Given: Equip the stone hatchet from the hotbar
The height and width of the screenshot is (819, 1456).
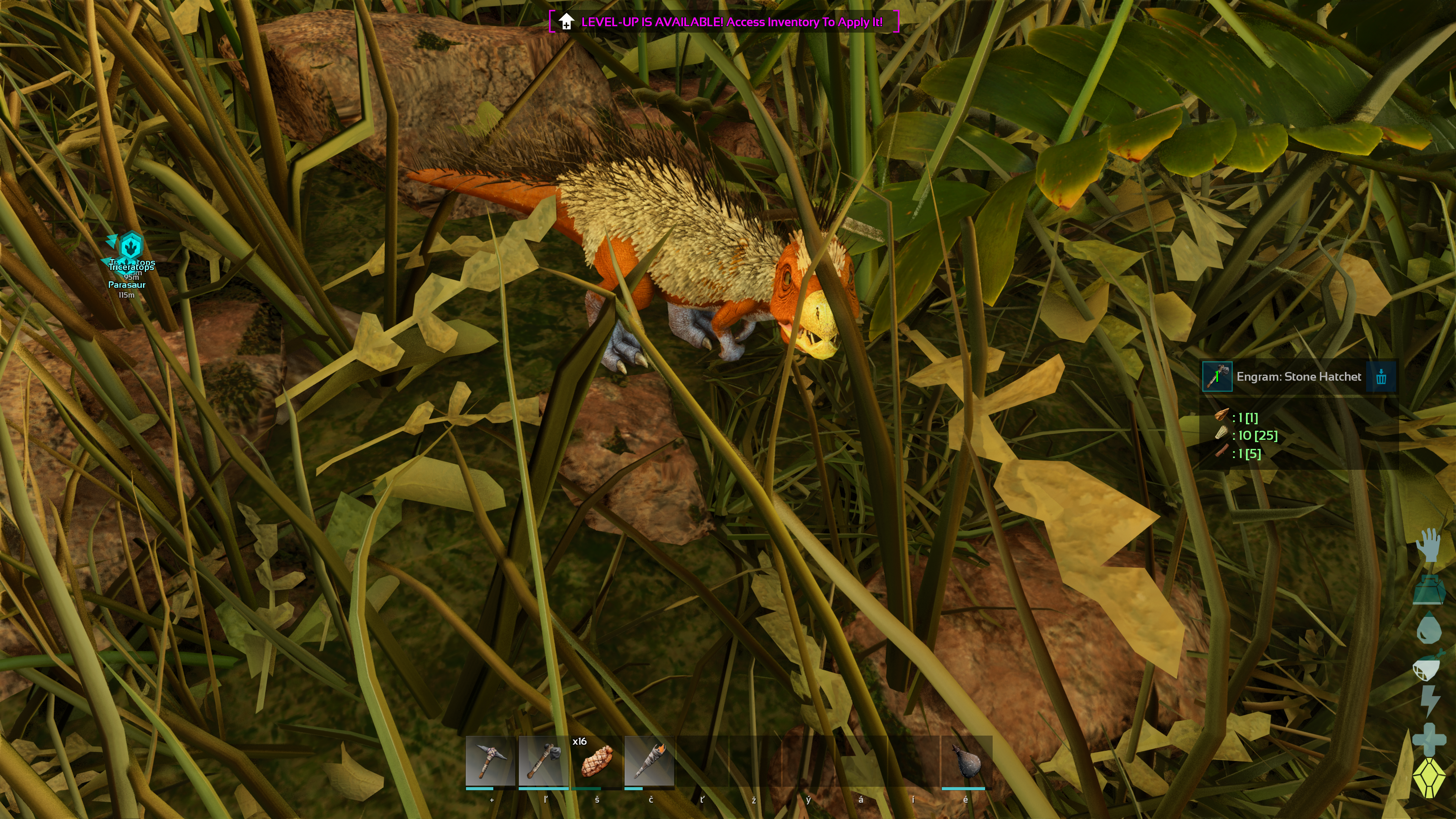Looking at the screenshot, I should point(543,761).
